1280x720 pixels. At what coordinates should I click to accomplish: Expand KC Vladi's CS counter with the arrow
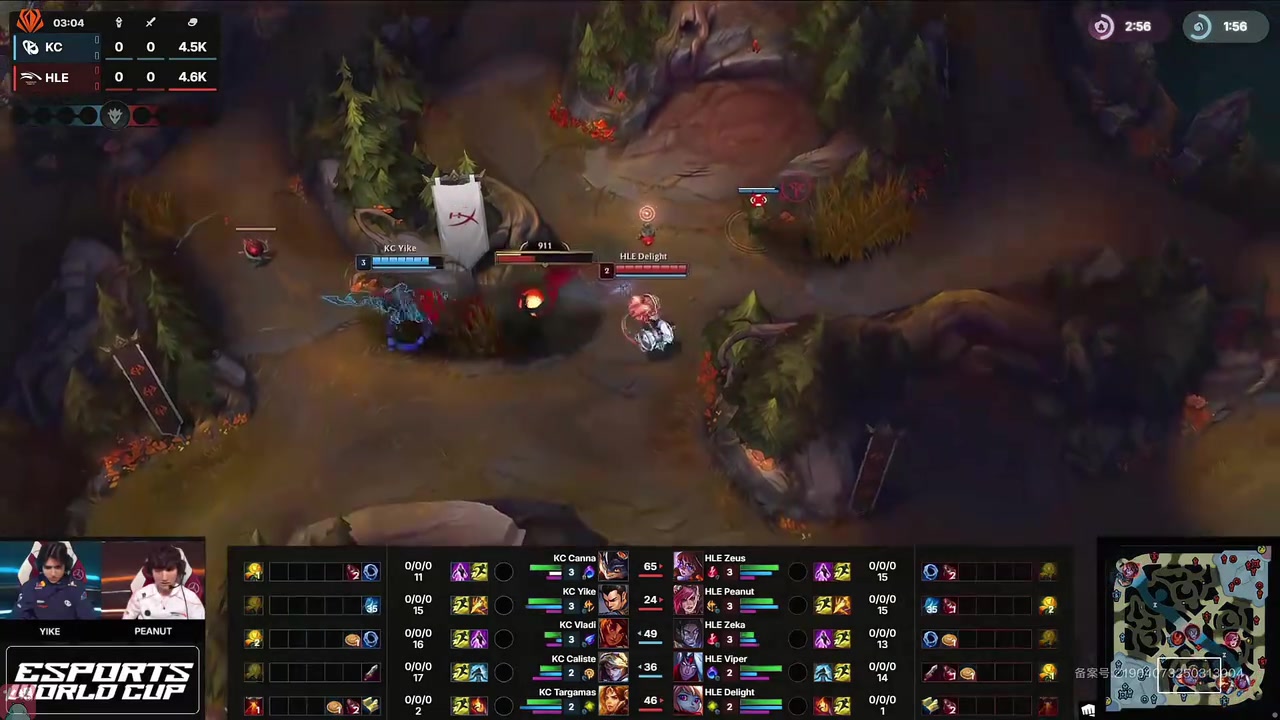(x=641, y=633)
